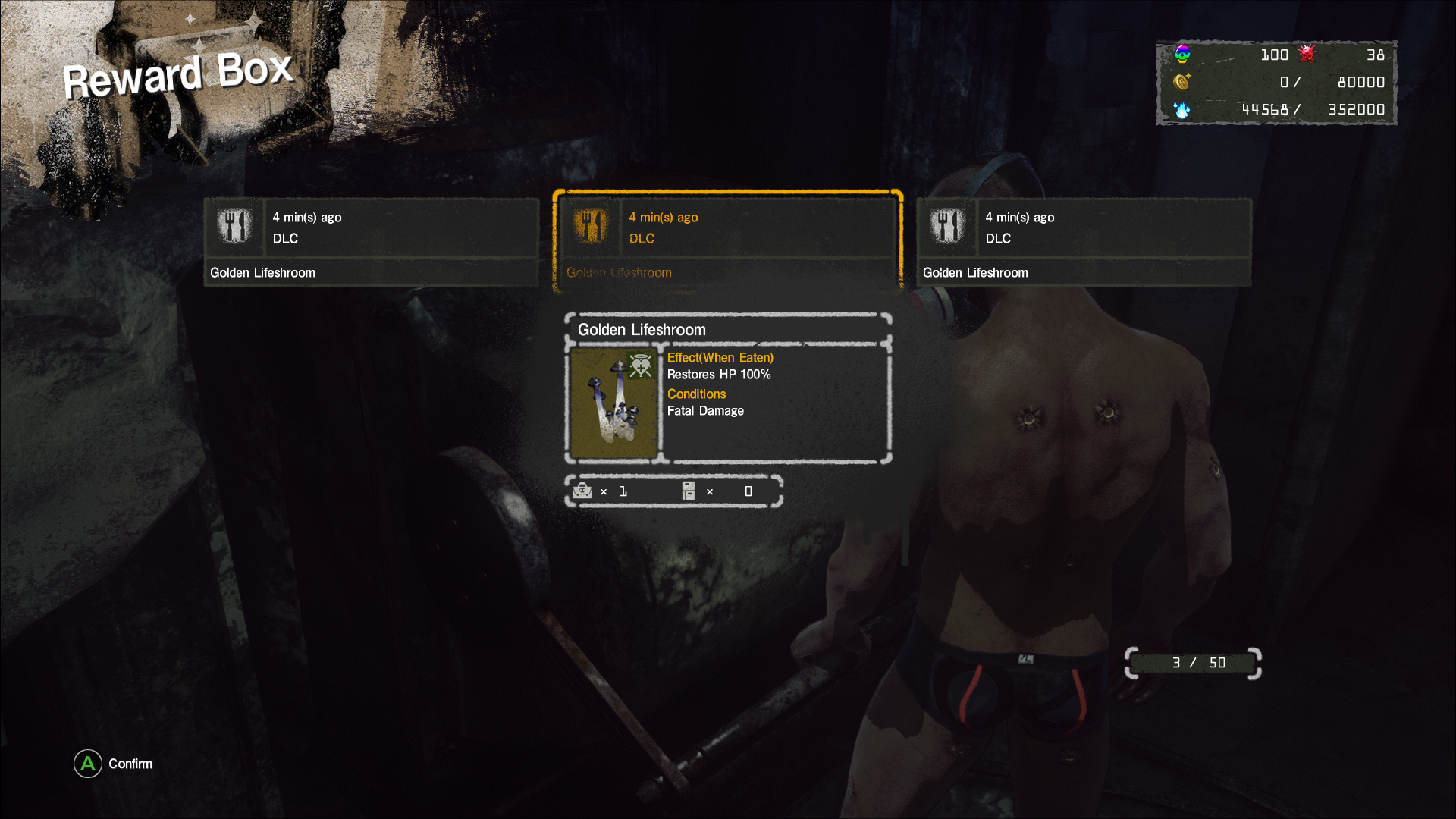Image resolution: width=1456 pixels, height=819 pixels.
Task: Click the Conditions heading in the tooltip
Action: coord(695,394)
